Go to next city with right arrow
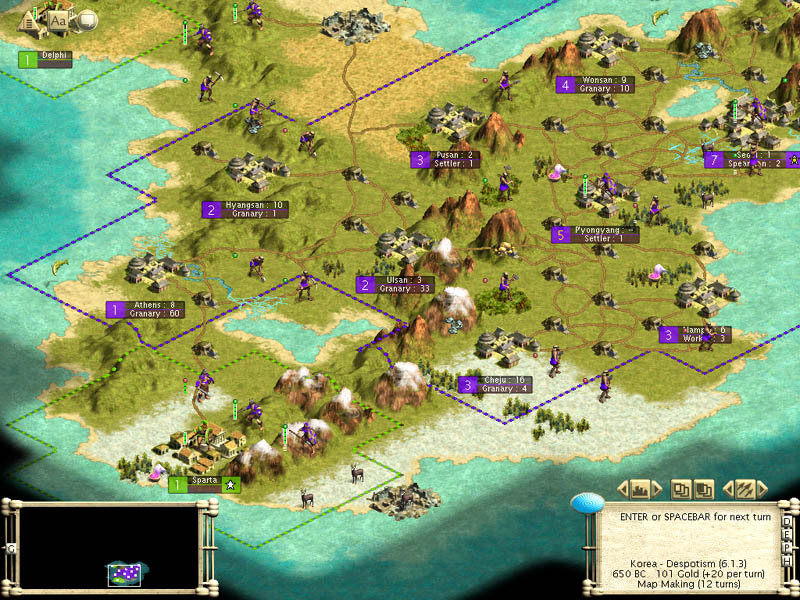800x600 pixels. pos(658,489)
